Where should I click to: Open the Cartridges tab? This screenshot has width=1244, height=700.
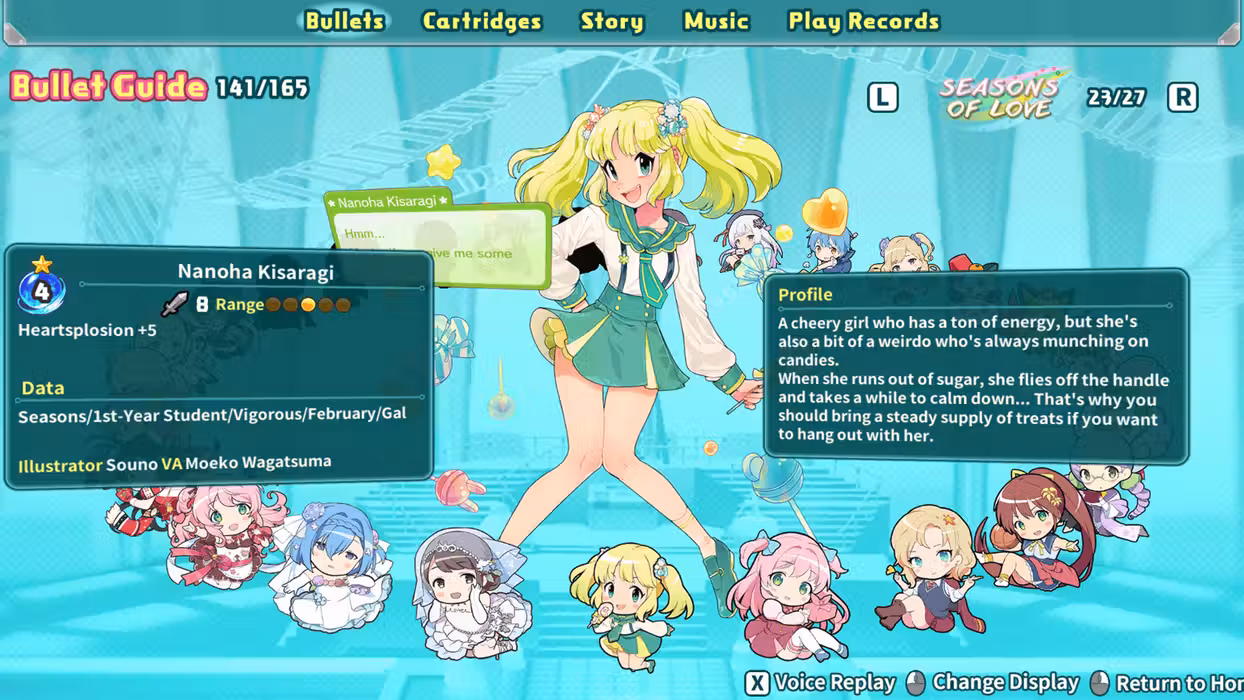pos(481,21)
